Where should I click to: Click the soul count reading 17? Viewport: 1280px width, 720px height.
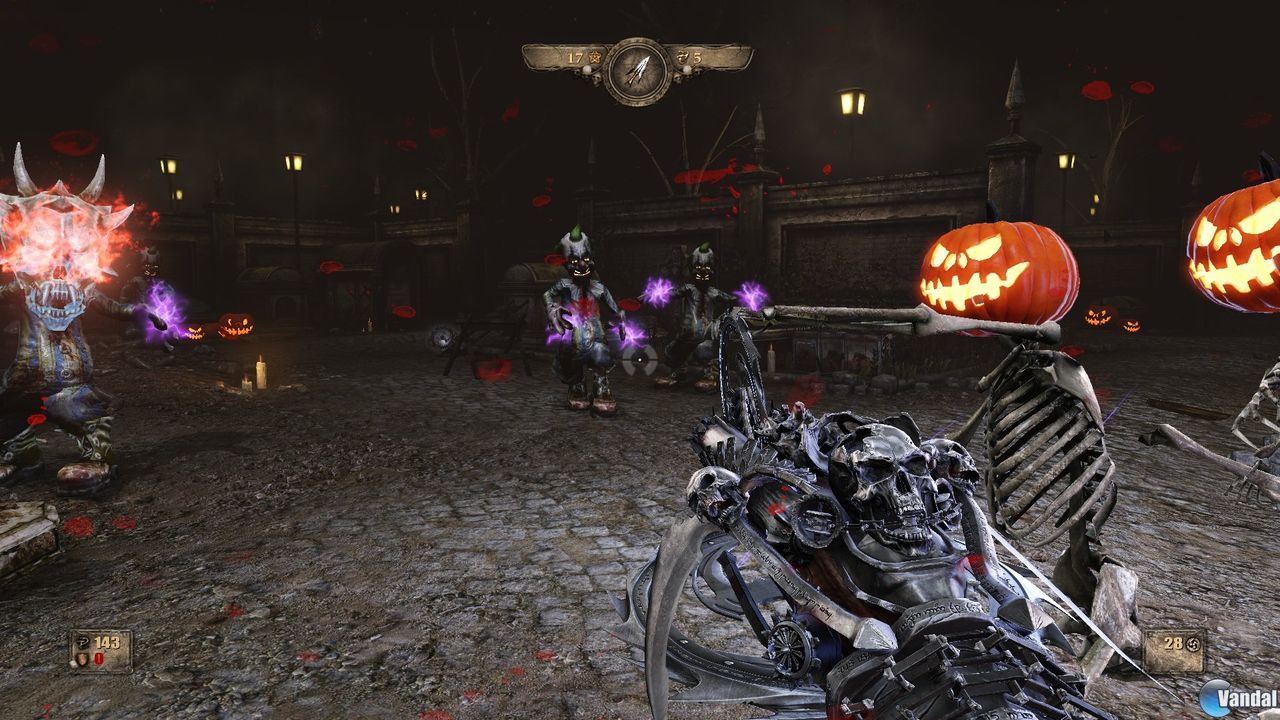[x=574, y=57]
